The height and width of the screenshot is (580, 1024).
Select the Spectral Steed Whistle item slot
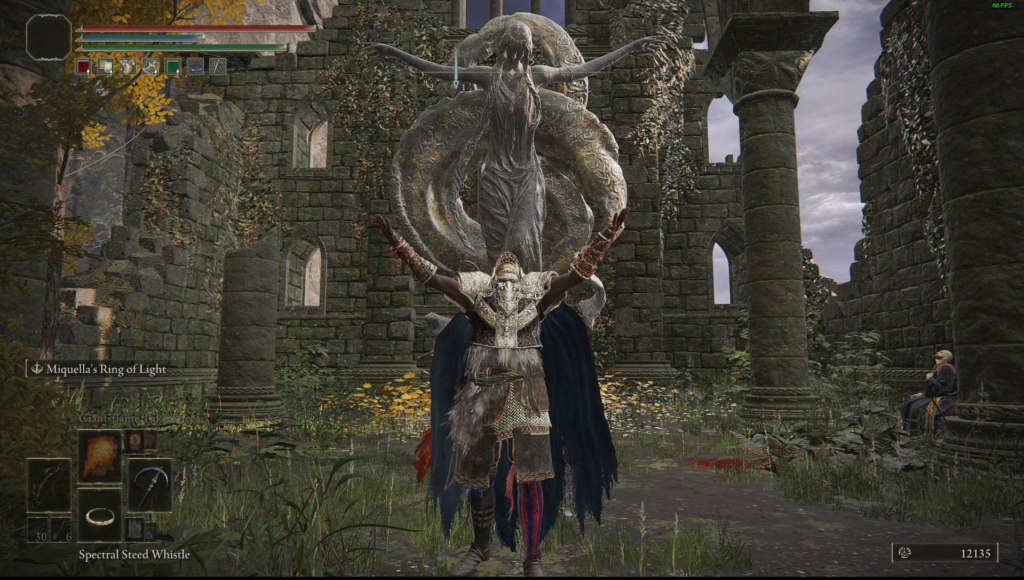(x=100, y=514)
